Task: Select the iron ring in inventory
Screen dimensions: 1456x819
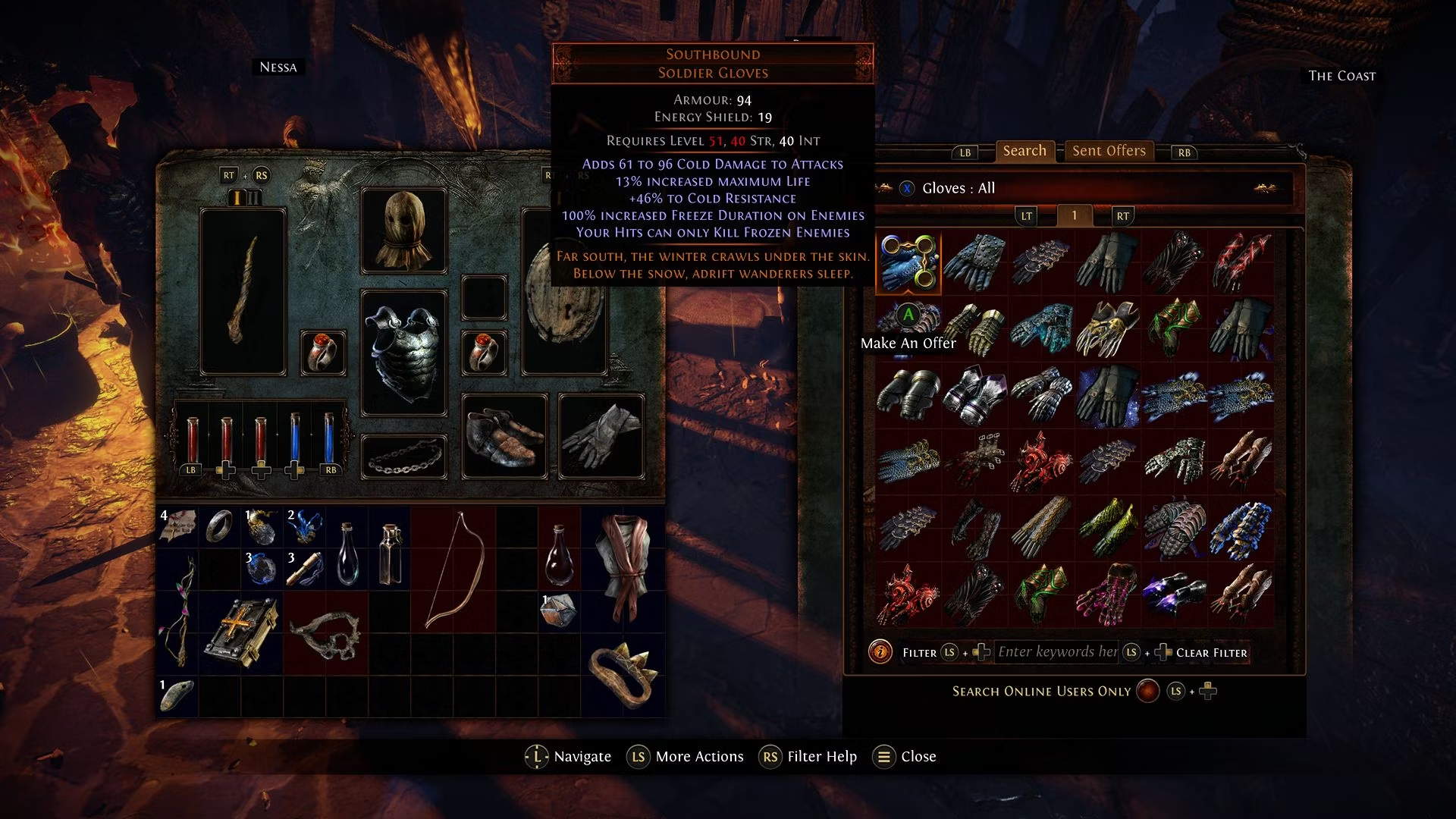Action: [220, 526]
